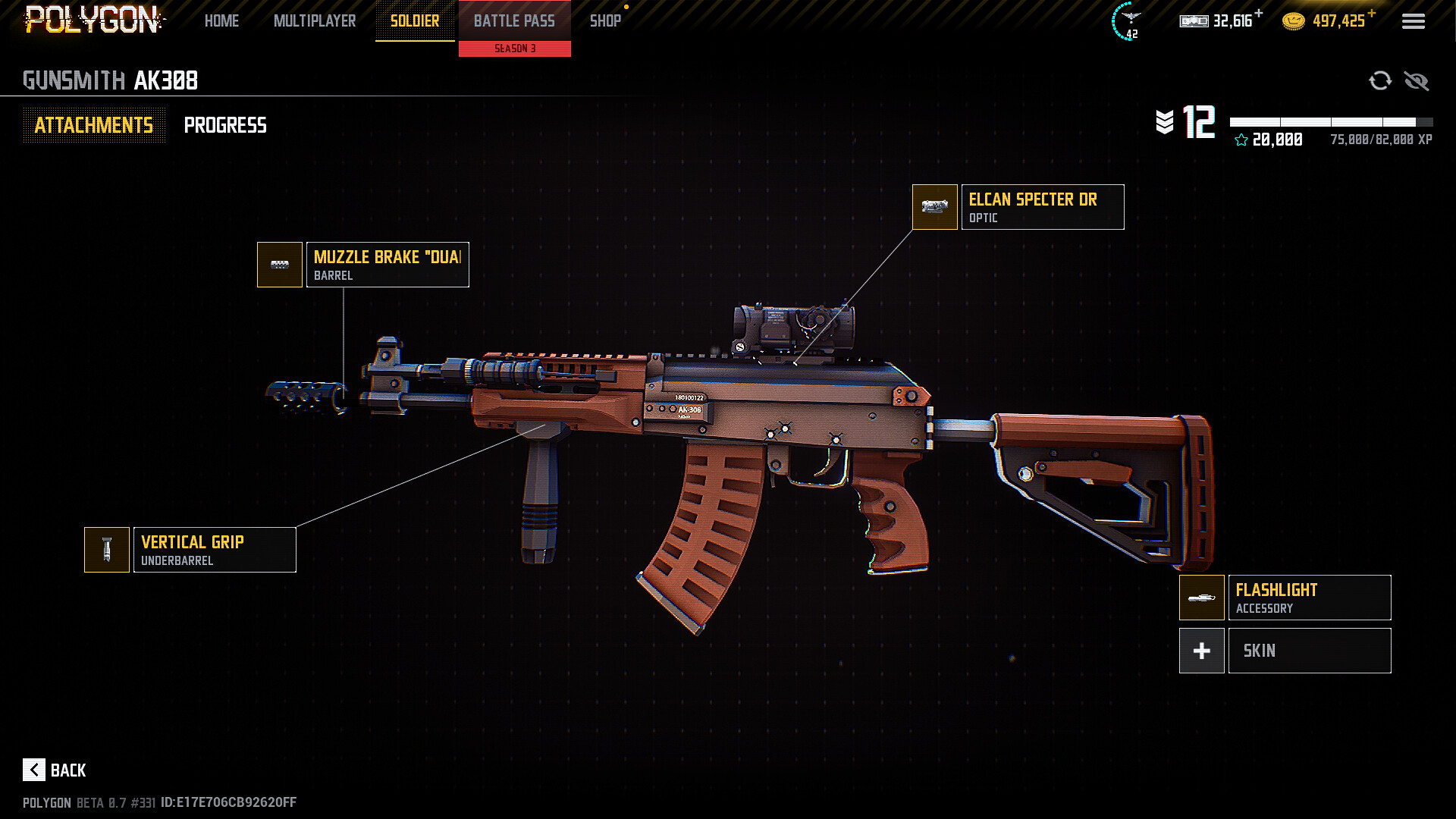This screenshot has width=1456, height=819.
Task: Select the Soldier menu tab
Action: point(415,21)
